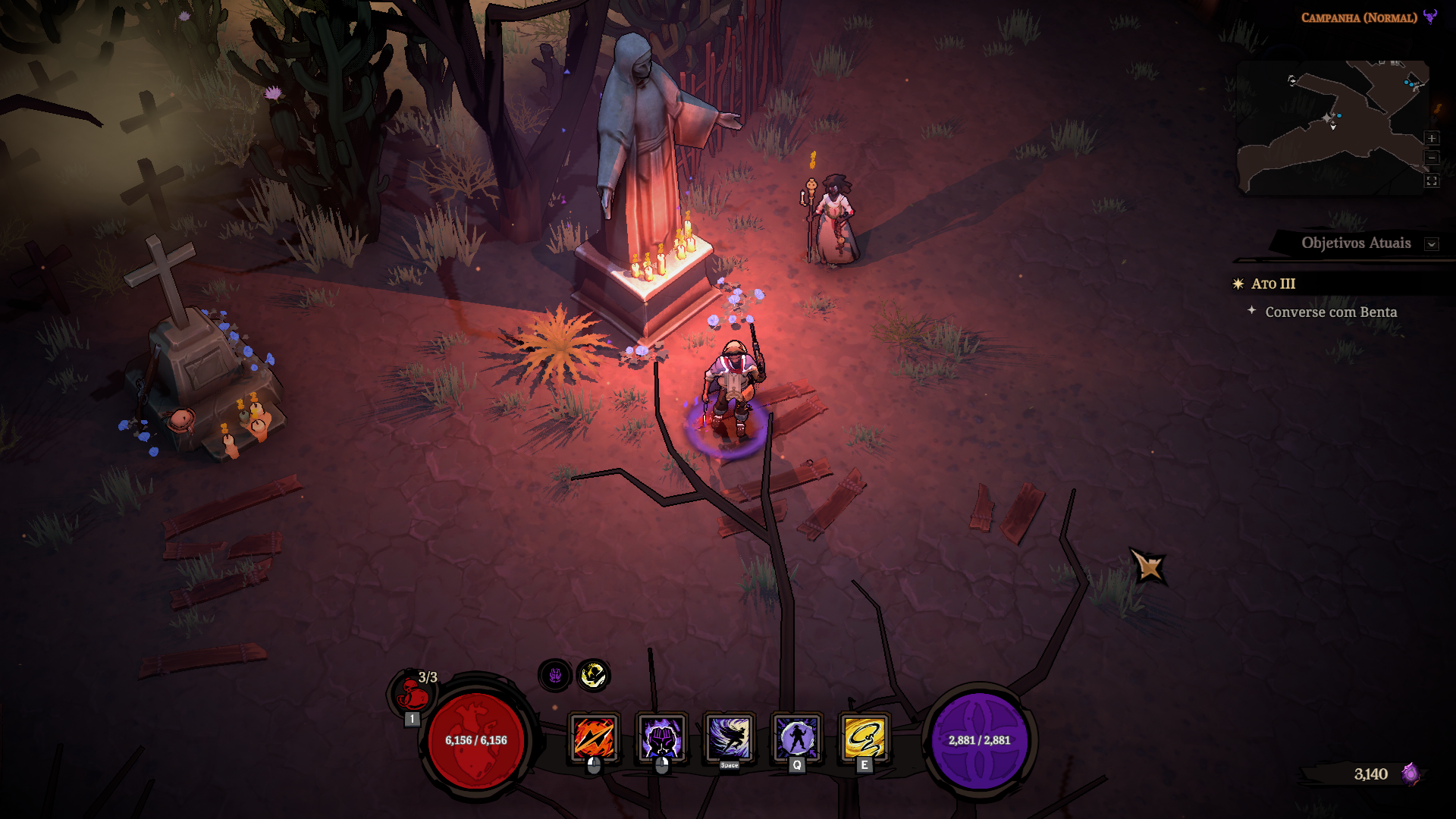1456x819 pixels.
Task: Open the minimap
Action: (1331, 127)
